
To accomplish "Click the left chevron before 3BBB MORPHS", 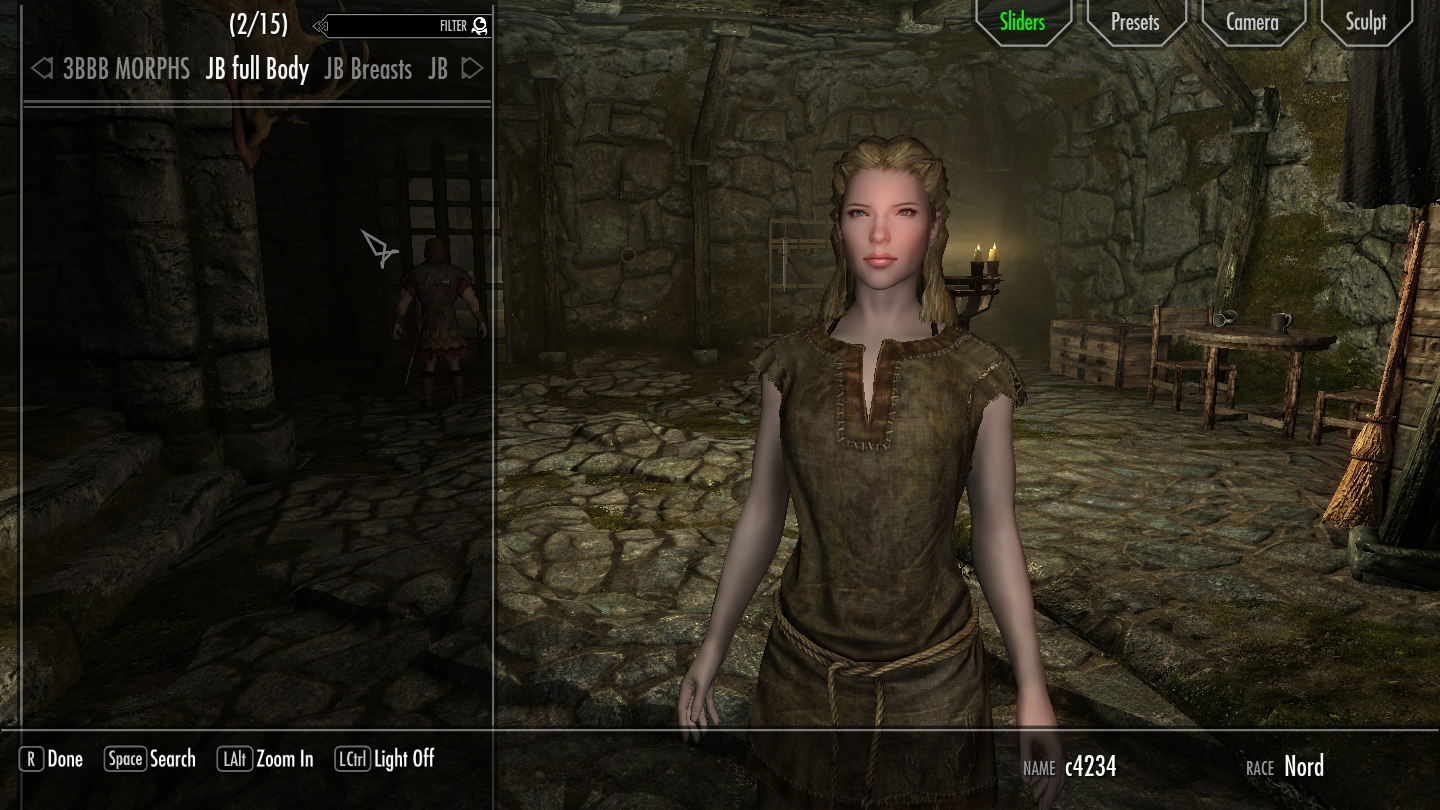I will (40, 68).
